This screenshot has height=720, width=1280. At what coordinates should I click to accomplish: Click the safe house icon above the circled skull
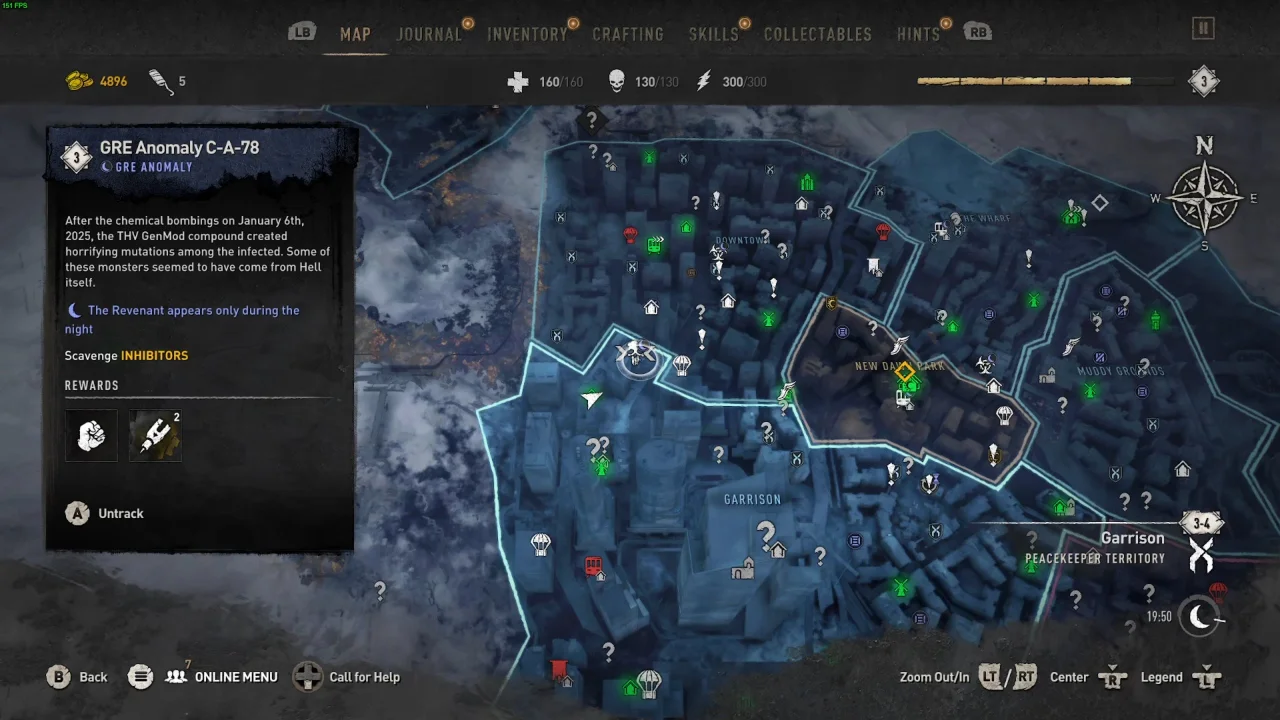pyautogui.click(x=650, y=305)
